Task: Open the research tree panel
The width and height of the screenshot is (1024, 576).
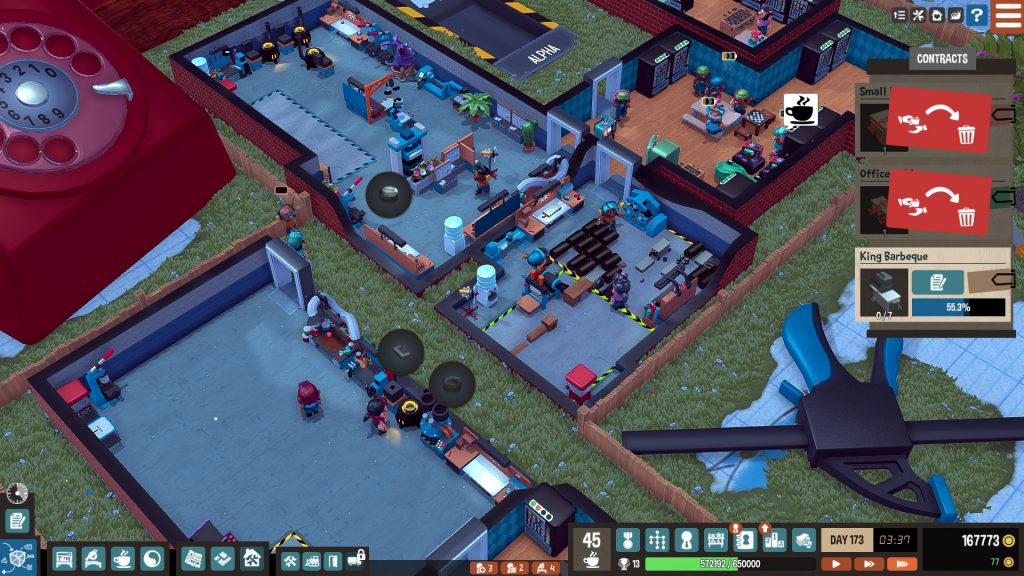Action: tap(656, 540)
